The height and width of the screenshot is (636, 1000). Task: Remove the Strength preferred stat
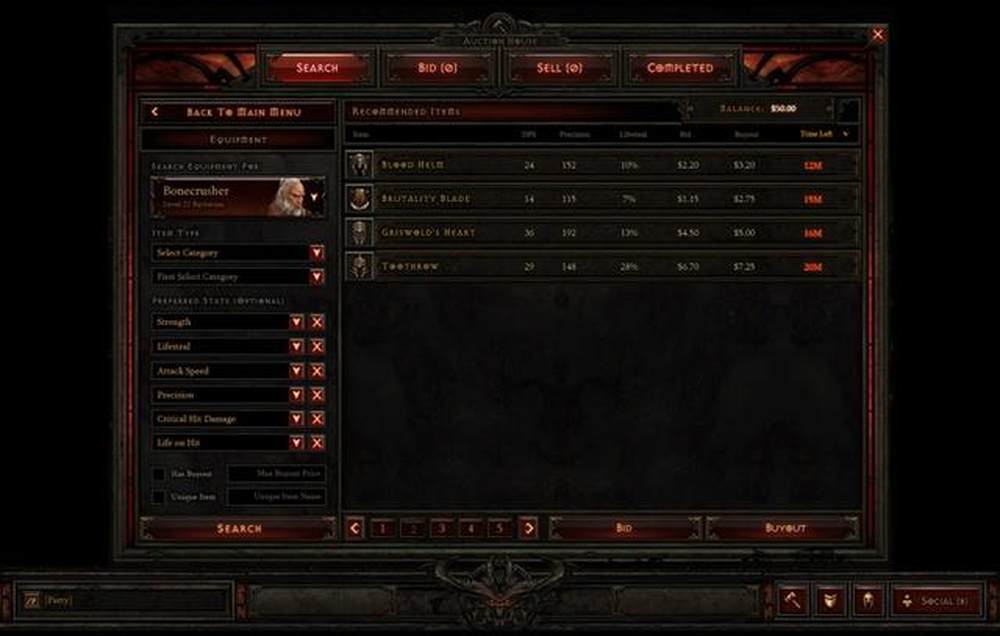pyautogui.click(x=317, y=322)
